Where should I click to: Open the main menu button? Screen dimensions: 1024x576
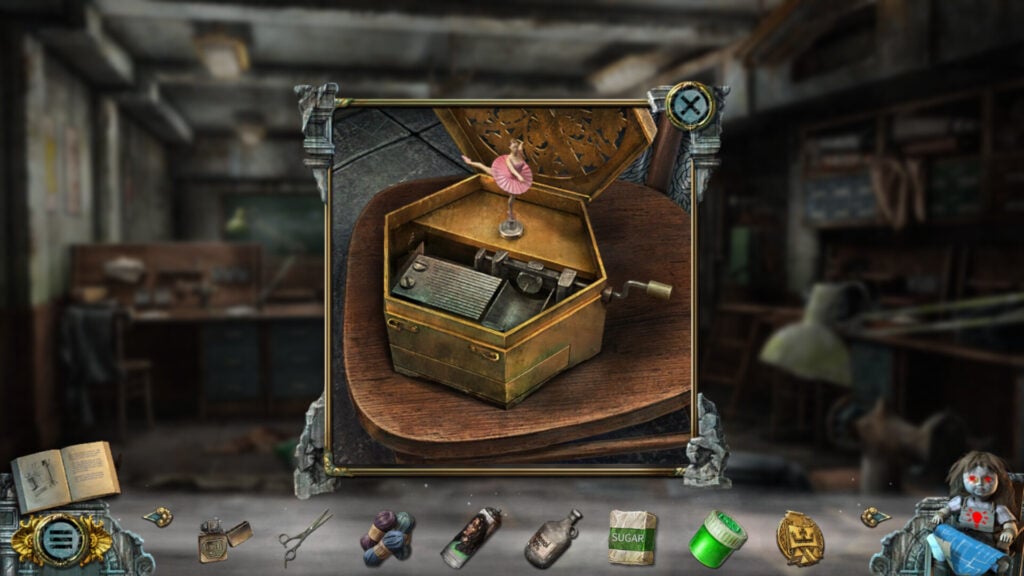(x=58, y=541)
